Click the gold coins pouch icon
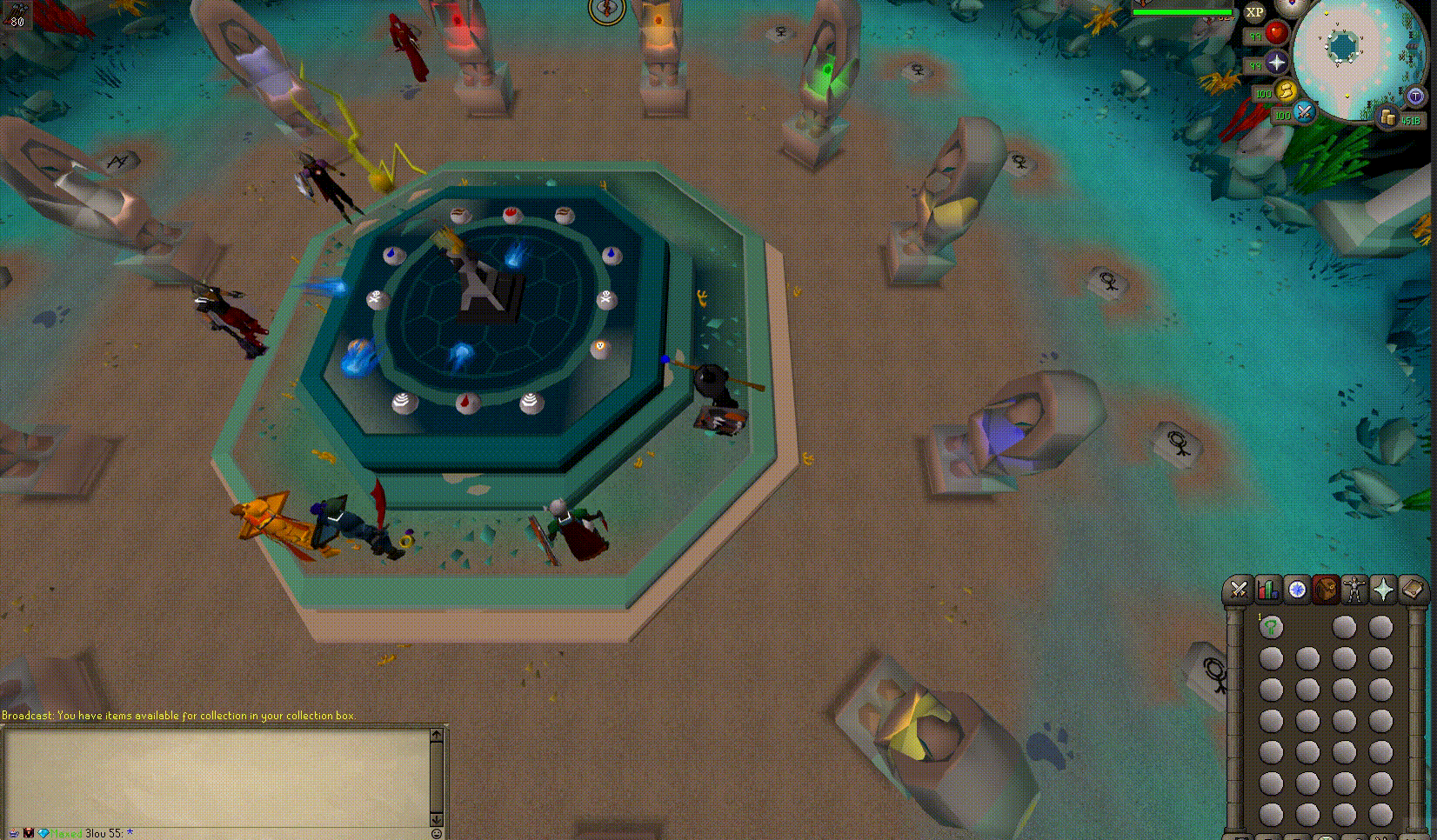Viewport: 1437px width, 840px height. coord(1388,117)
